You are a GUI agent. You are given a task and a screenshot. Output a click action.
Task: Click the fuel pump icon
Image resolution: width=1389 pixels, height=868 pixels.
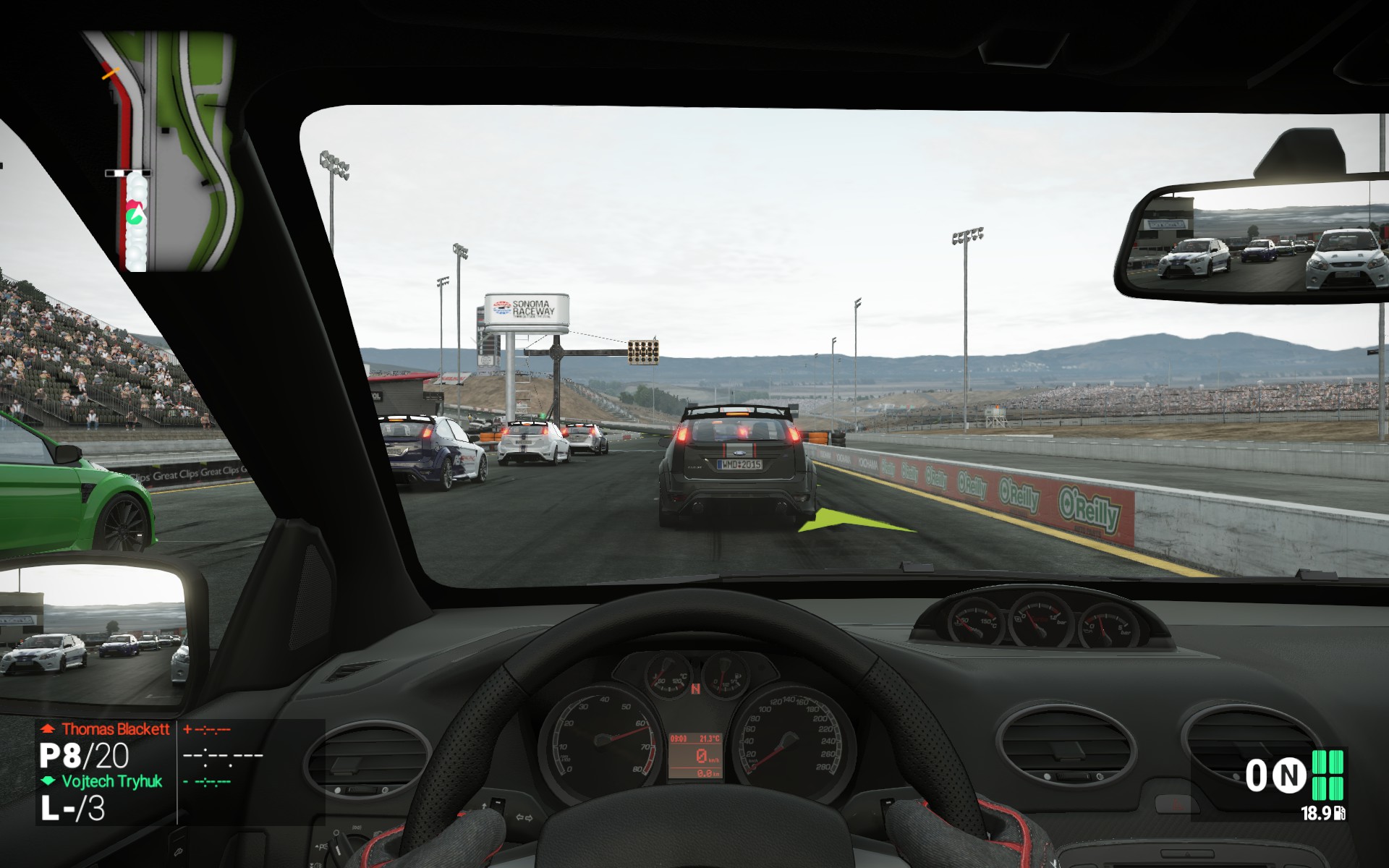1339,814
